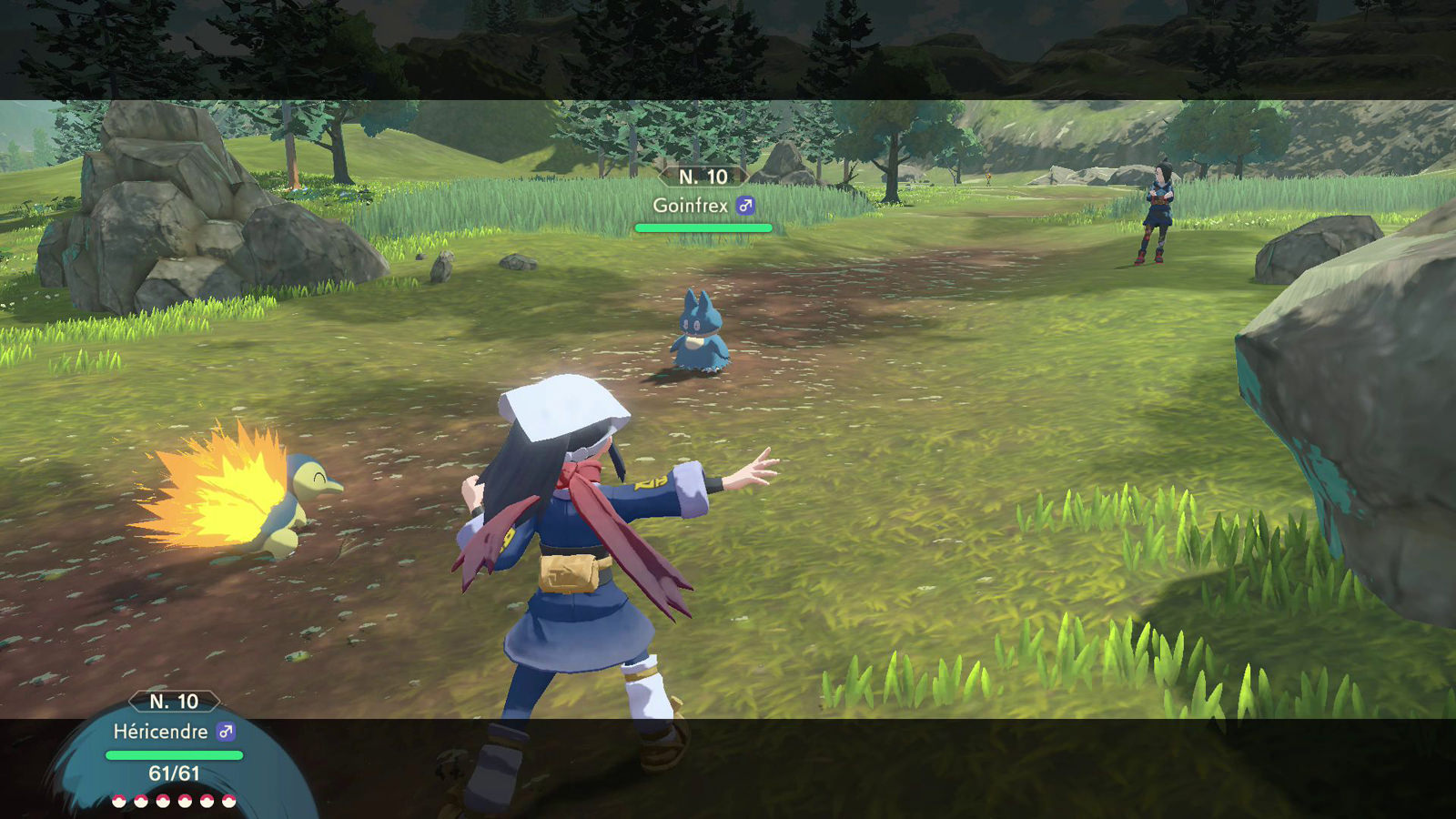Select the Goinfrex name label
Image resolution: width=1456 pixels, height=819 pixels.
(690, 206)
